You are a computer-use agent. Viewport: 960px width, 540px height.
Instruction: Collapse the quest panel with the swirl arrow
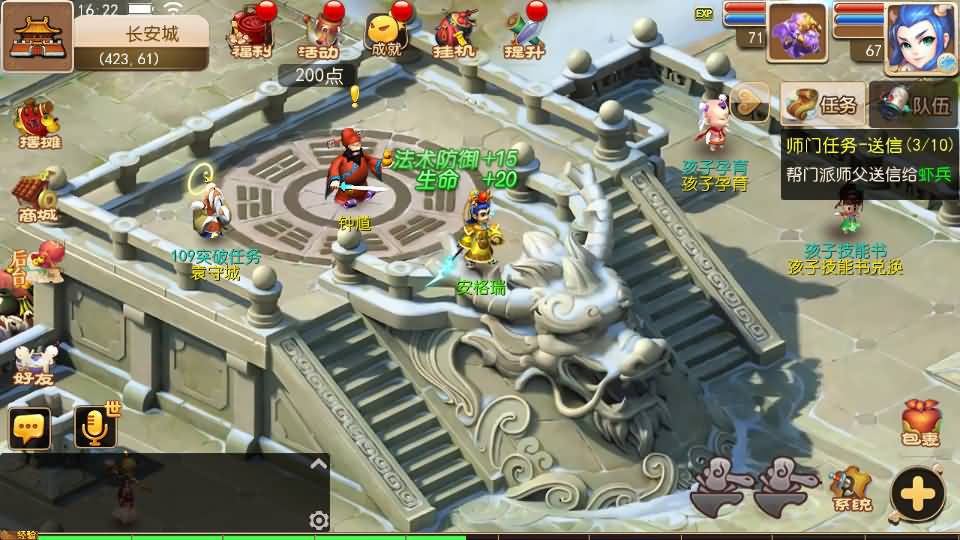(750, 102)
